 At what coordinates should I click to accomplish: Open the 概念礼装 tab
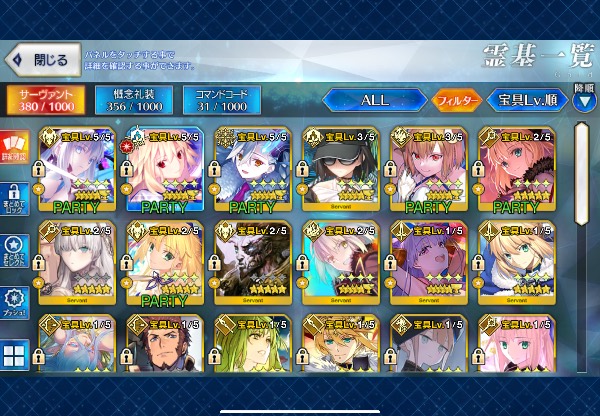coord(133,99)
